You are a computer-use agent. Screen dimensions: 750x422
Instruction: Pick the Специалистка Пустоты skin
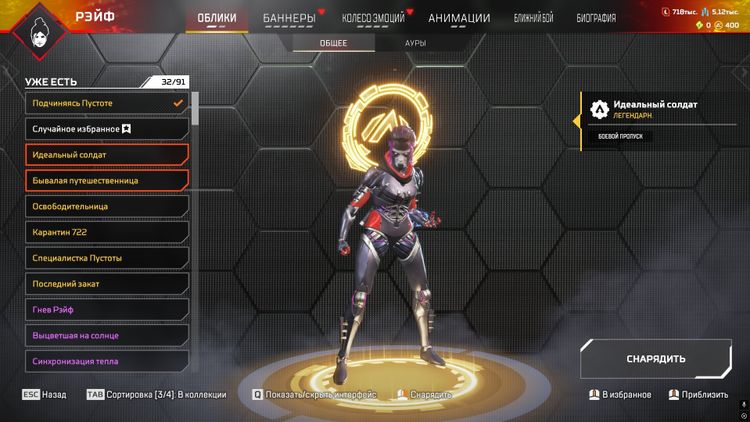pyautogui.click(x=107, y=258)
